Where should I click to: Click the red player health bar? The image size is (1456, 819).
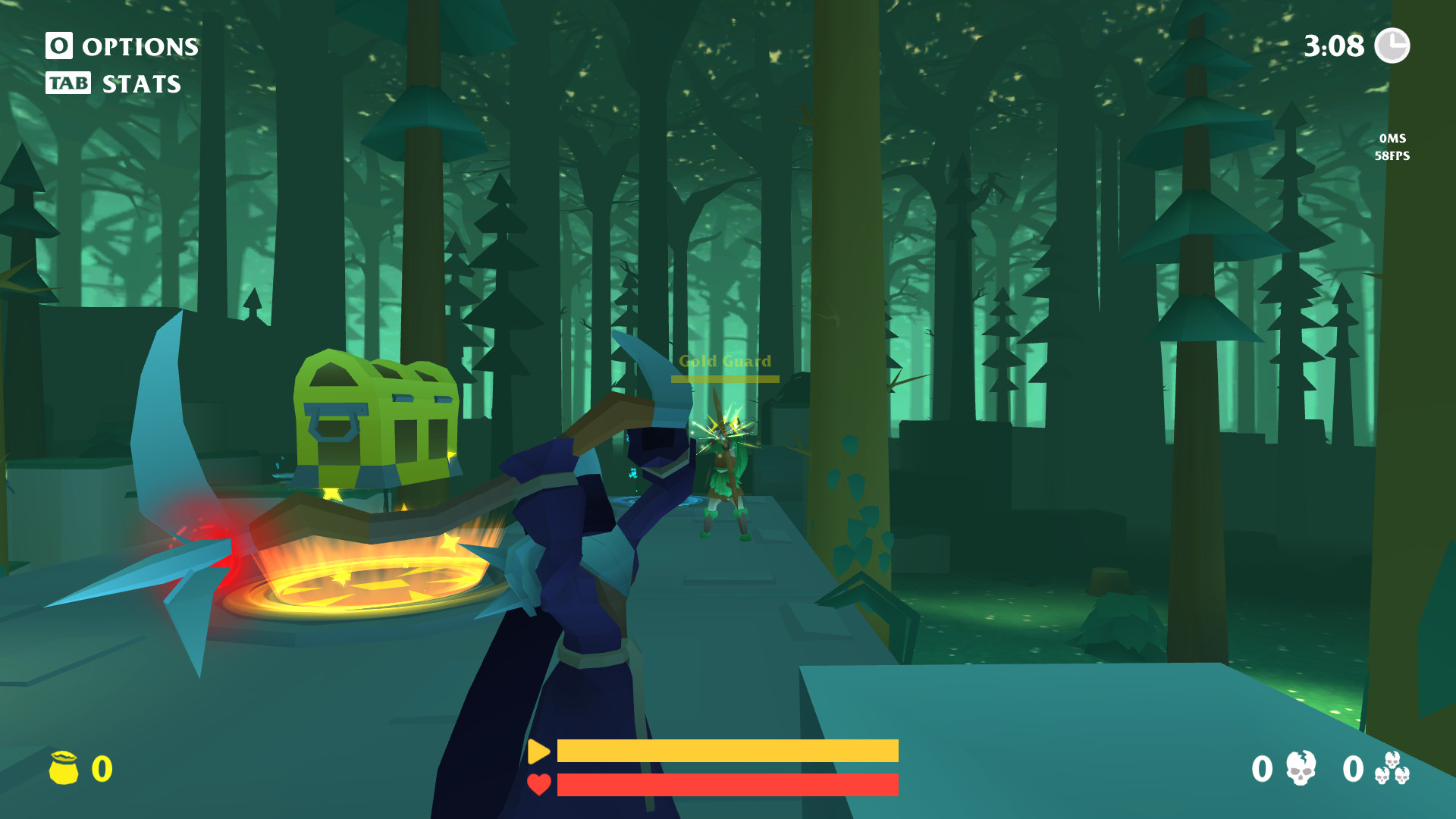(728, 784)
